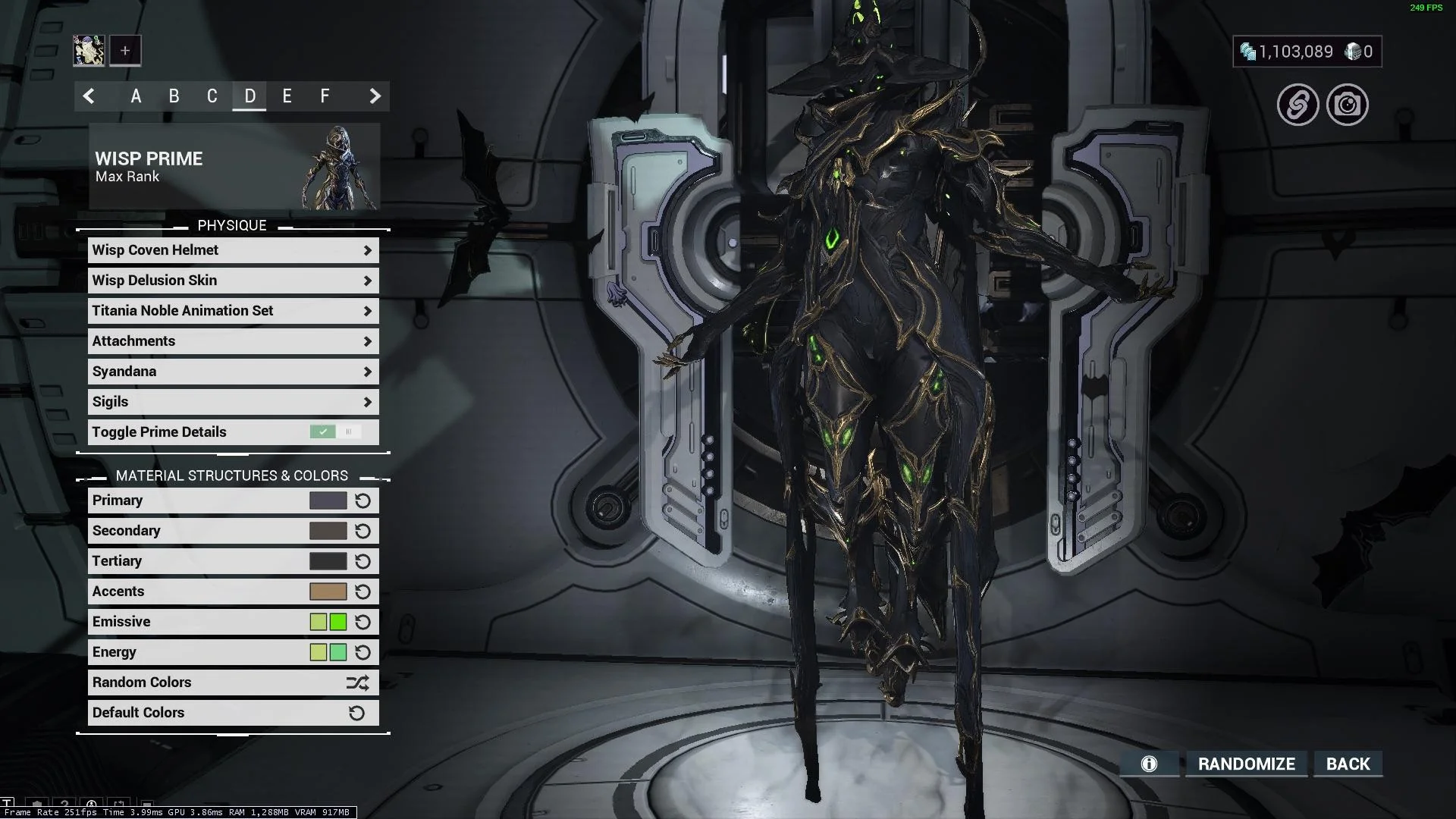1456x819 pixels.
Task: Choose the Titania Noble Animation Set entry
Action: [x=233, y=311]
